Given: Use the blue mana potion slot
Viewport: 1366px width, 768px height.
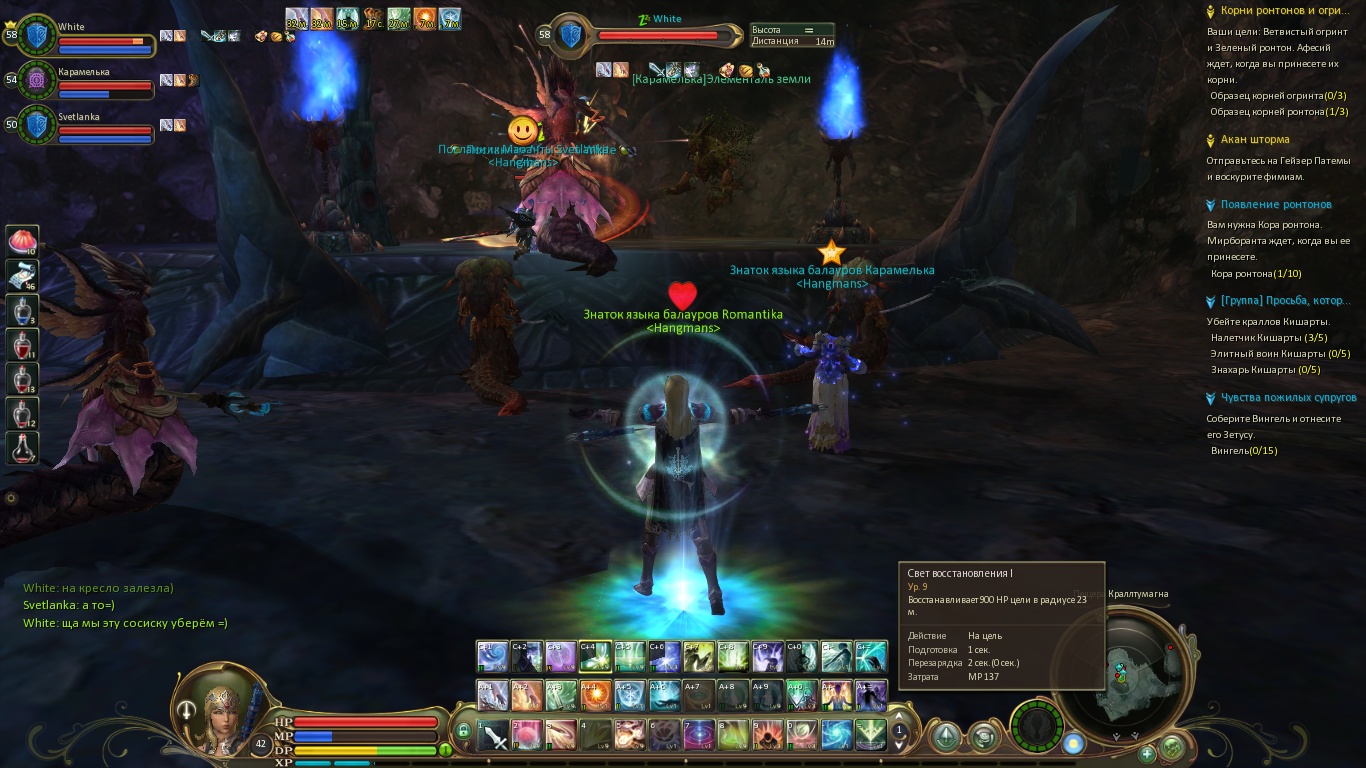Looking at the screenshot, I should 22,310.
